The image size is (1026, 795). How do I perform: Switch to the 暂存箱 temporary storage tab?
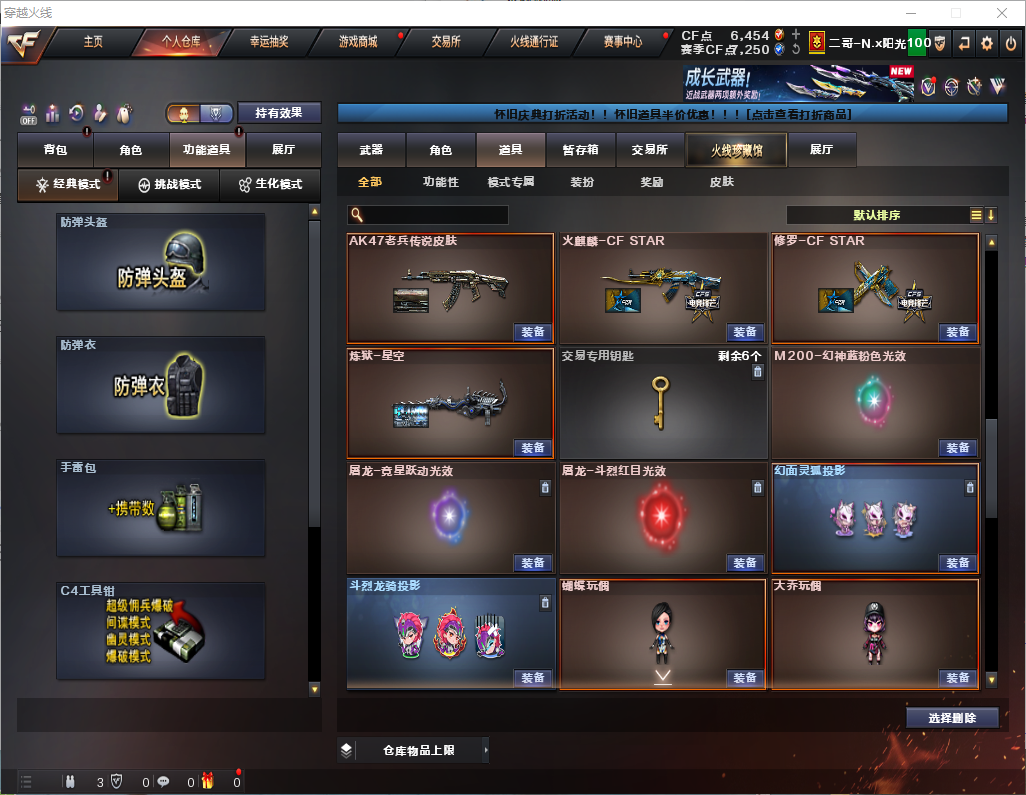(x=580, y=150)
